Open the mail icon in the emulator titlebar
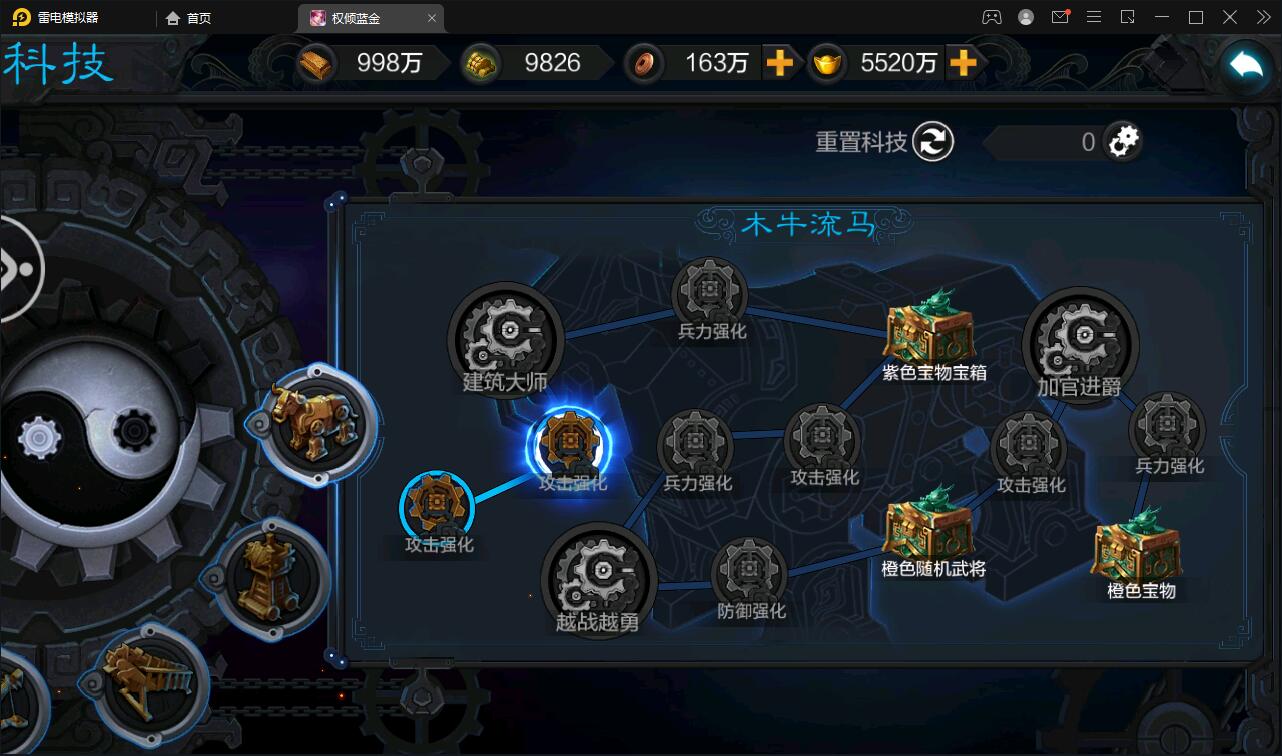The width and height of the screenshot is (1282, 756). 1060,17
